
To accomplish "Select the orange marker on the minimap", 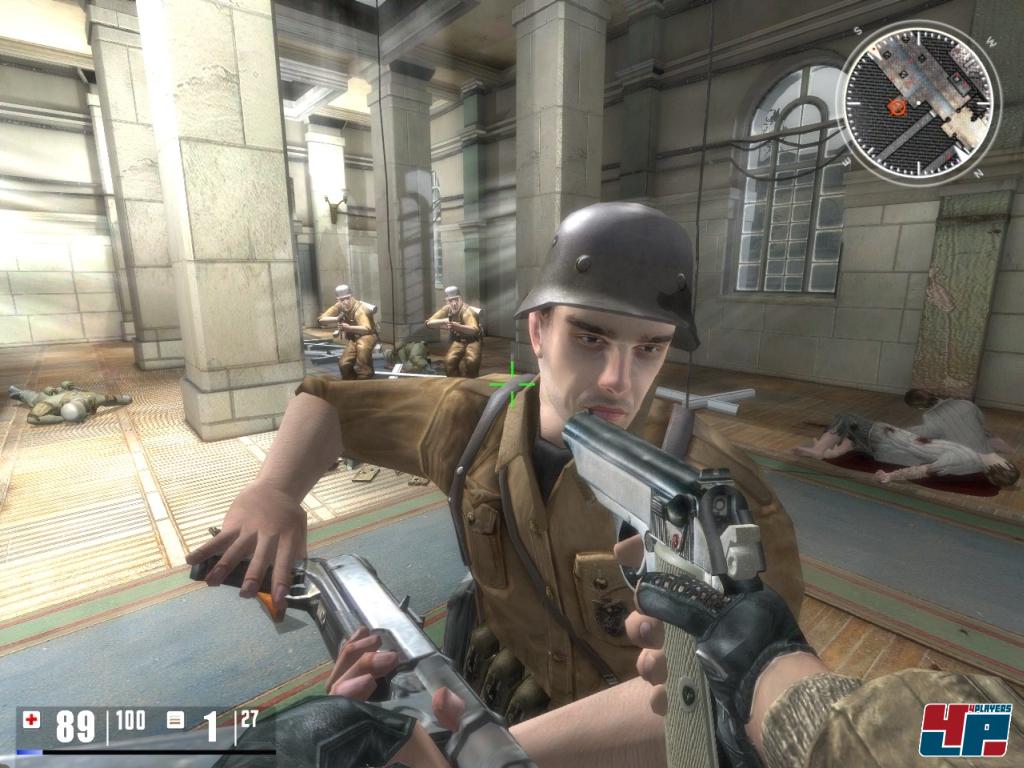I will pyautogui.click(x=897, y=106).
